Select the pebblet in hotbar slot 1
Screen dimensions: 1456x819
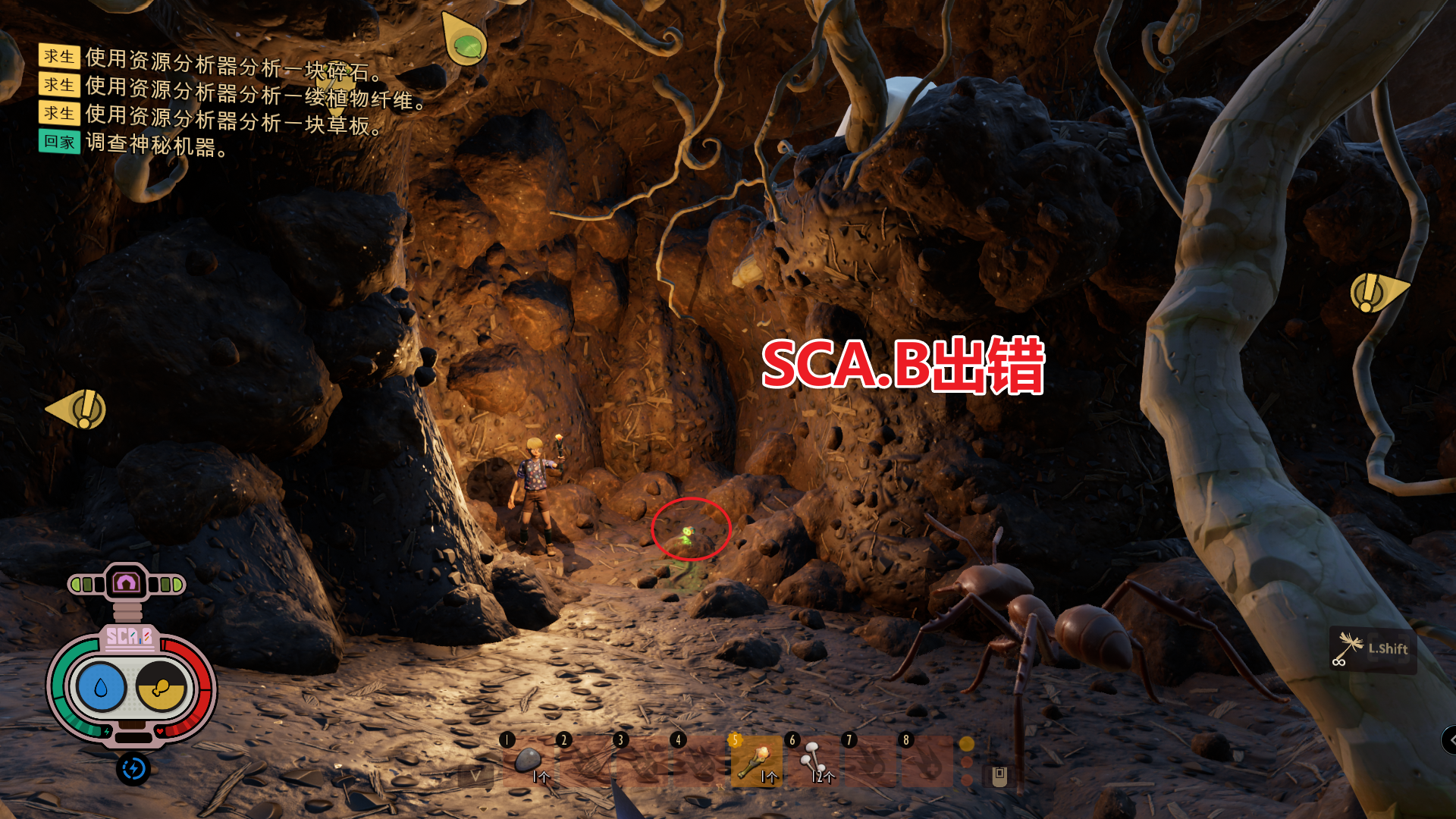pos(528,761)
